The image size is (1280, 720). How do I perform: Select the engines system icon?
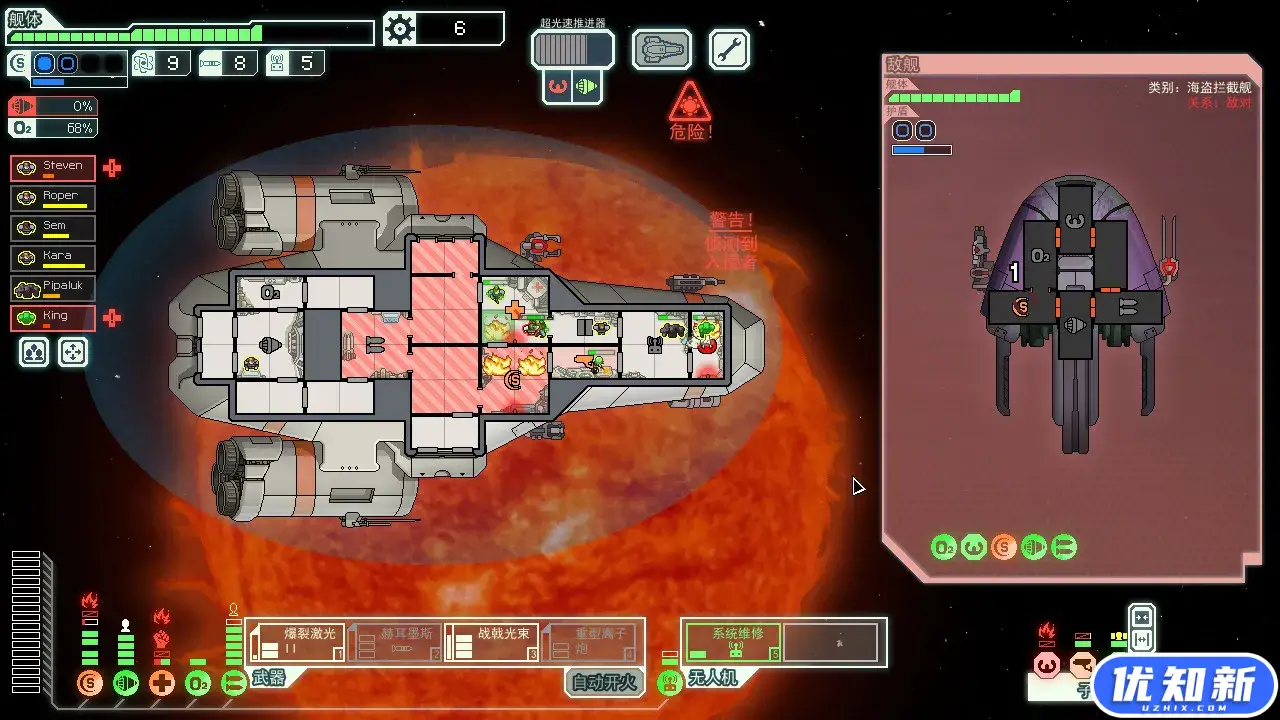[x=127, y=683]
